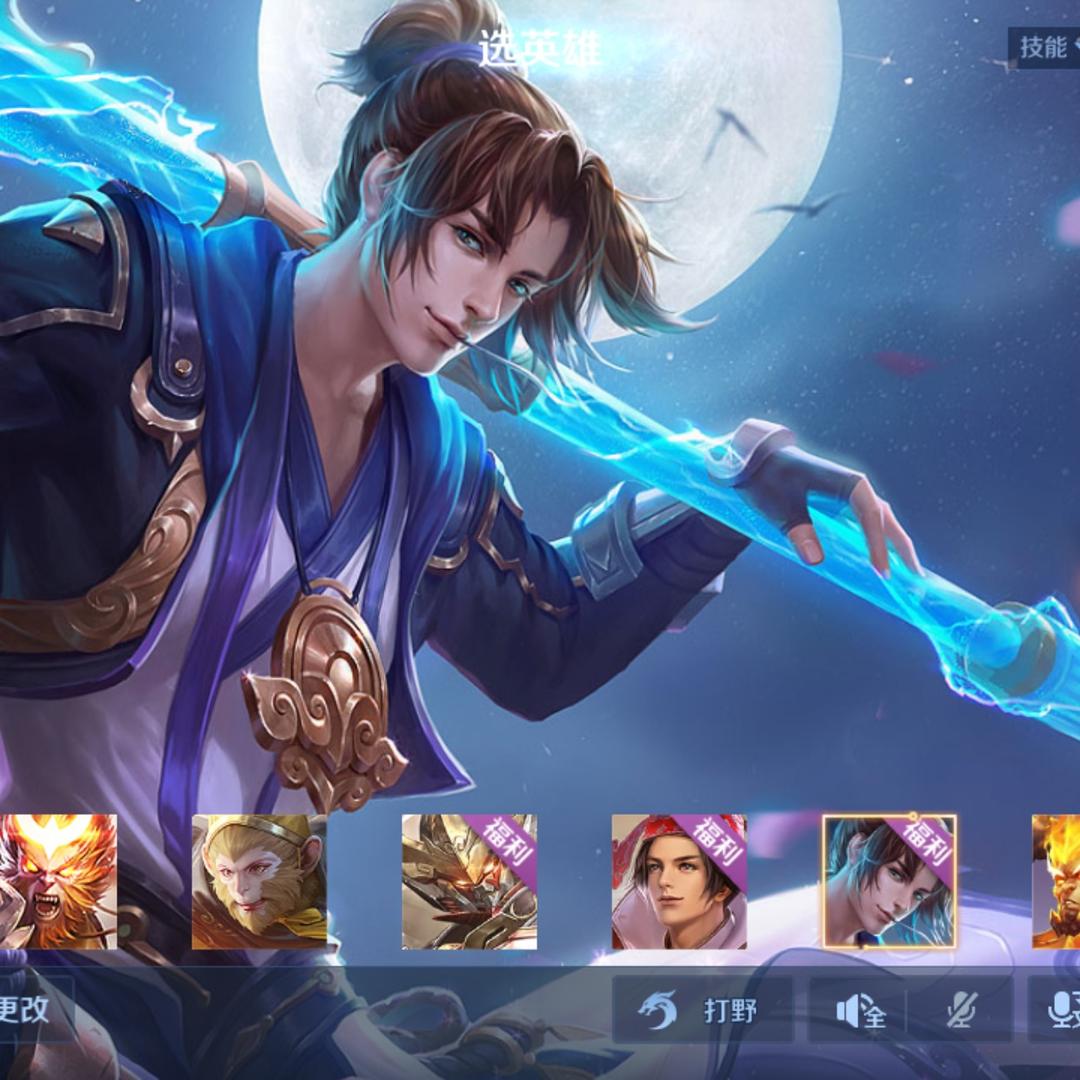Toggle the speaker 全 all-voice button
This screenshot has height=1080, width=1080.
click(x=861, y=1011)
